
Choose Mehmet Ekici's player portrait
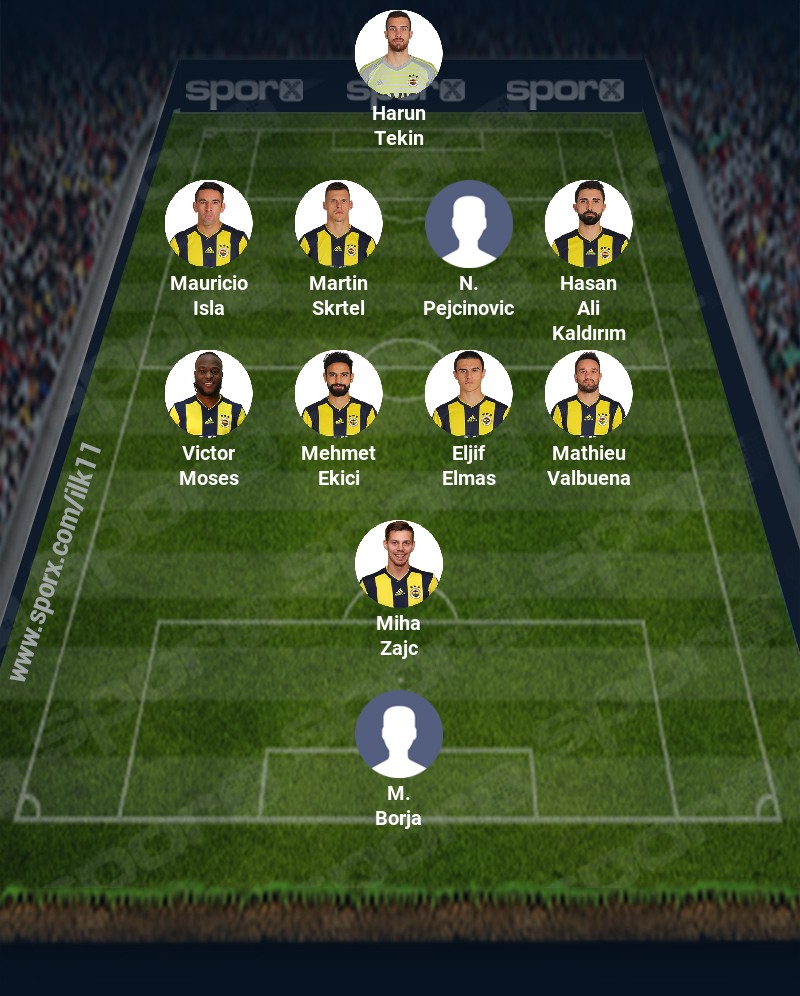click(x=339, y=394)
